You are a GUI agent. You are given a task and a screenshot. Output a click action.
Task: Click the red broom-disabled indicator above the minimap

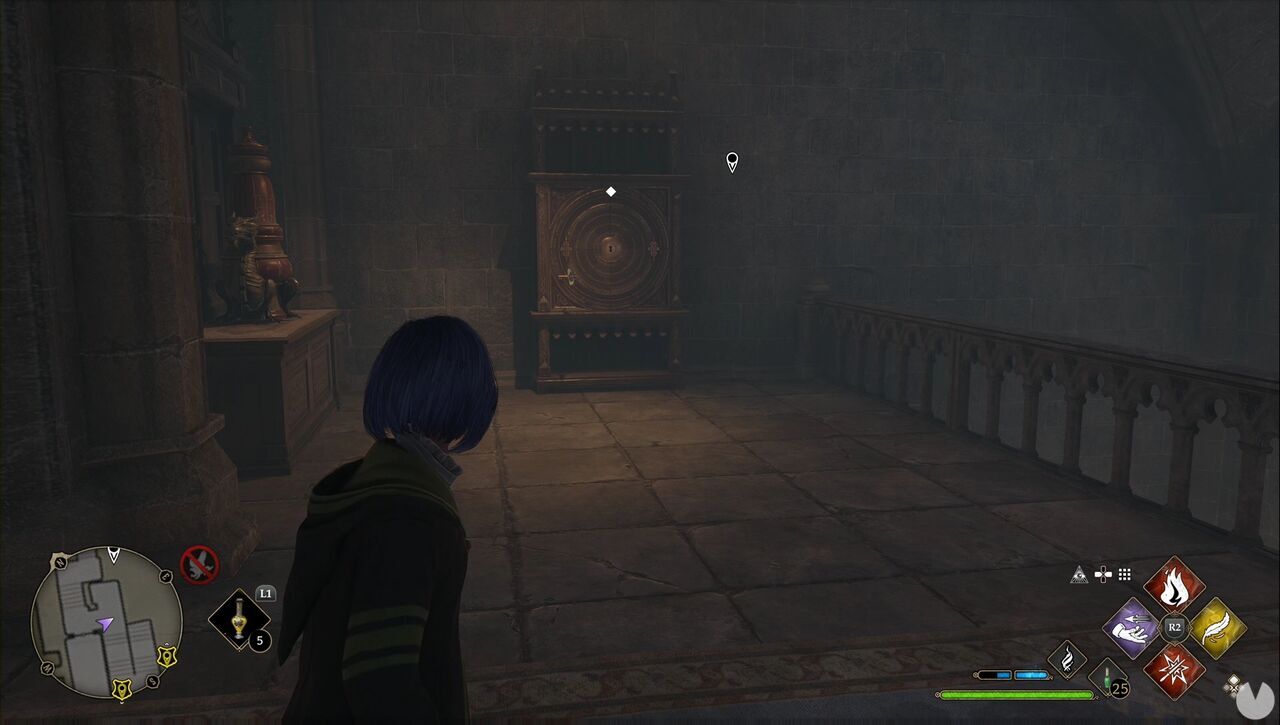(199, 564)
